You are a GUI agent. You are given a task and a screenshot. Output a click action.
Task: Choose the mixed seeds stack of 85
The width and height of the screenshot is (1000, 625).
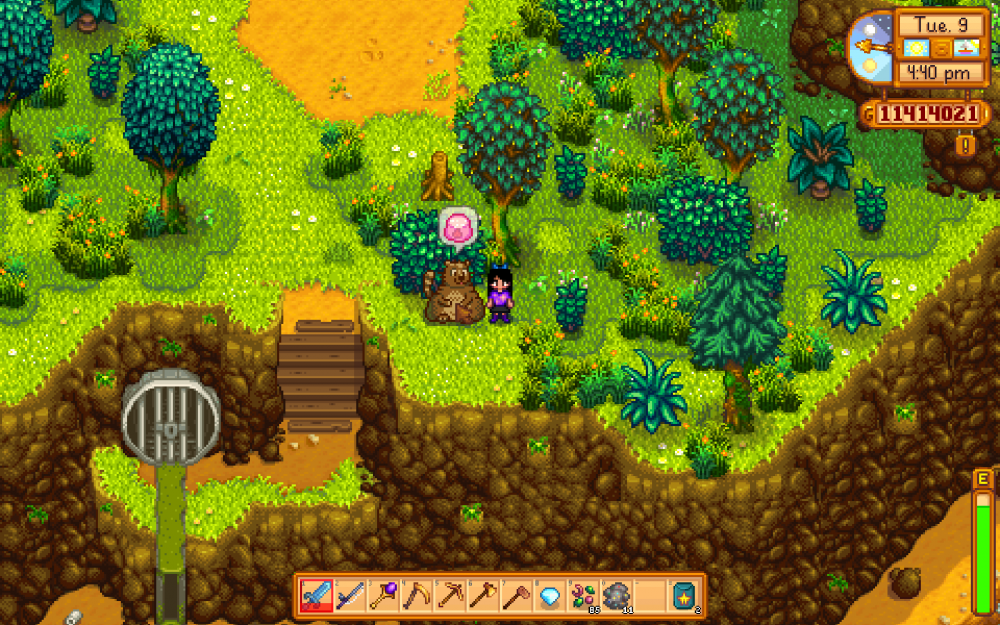583,596
